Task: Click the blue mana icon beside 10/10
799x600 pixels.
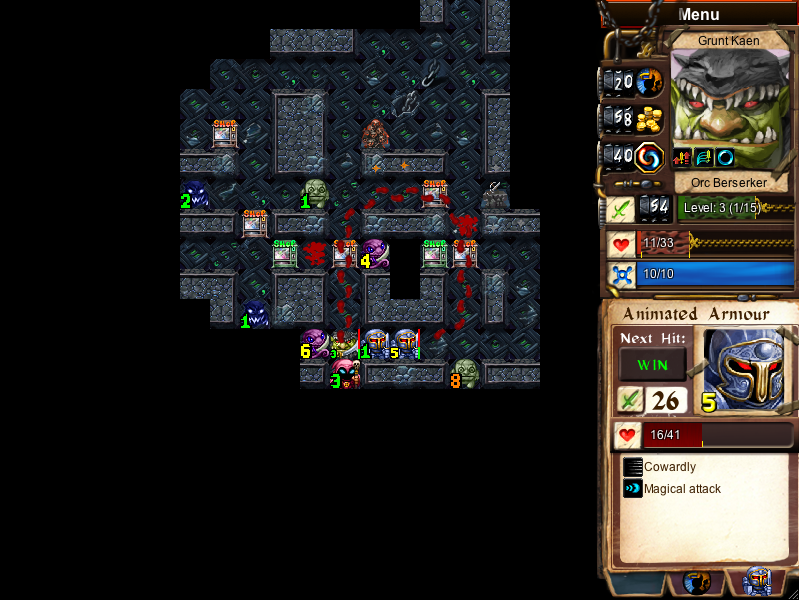Action: [622, 274]
